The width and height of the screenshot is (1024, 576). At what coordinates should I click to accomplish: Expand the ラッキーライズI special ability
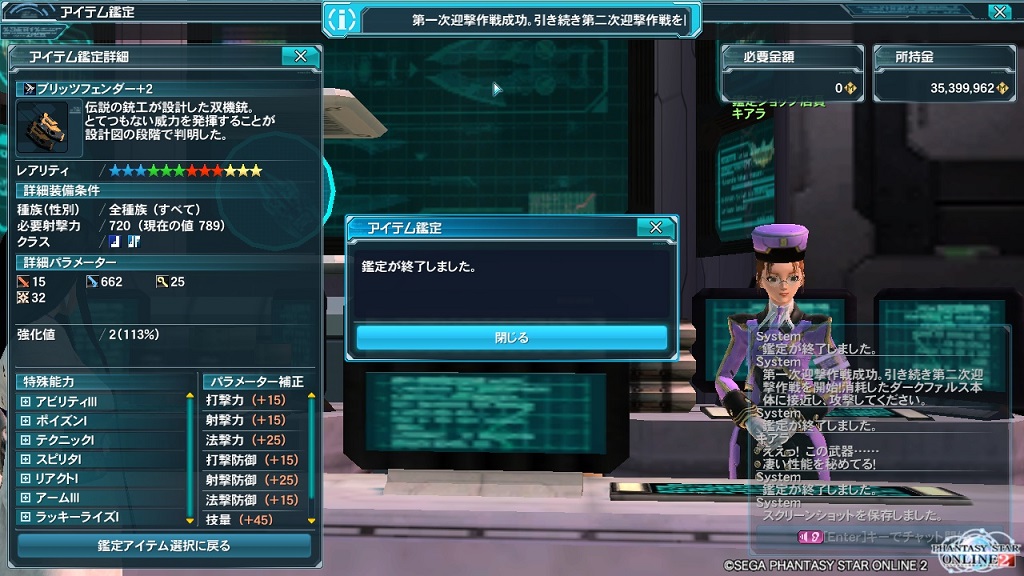click(26, 517)
